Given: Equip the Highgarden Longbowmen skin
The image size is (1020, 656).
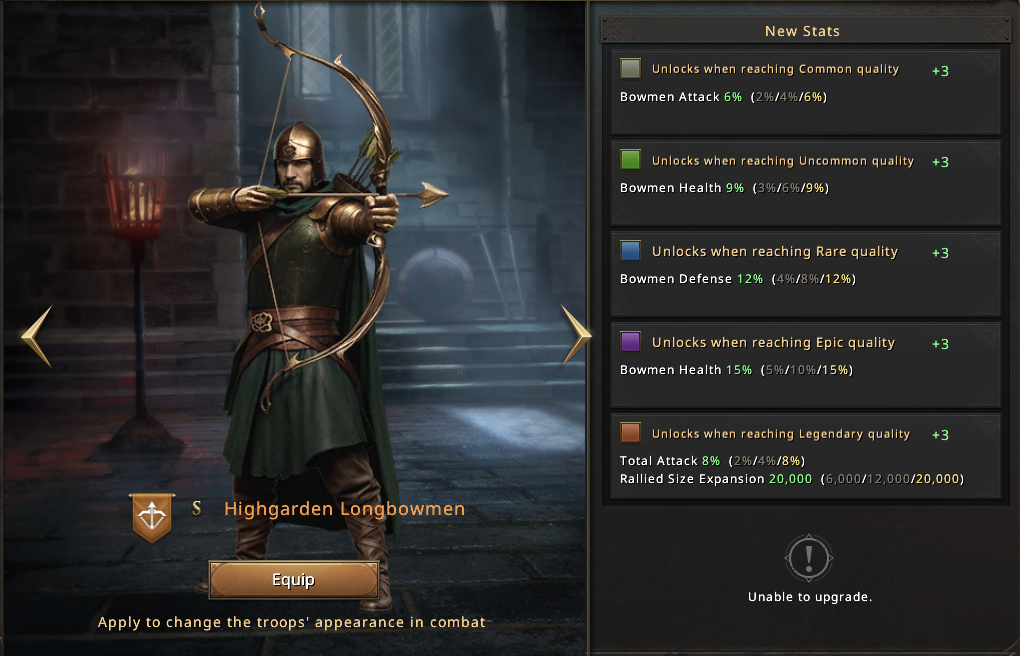Looking at the screenshot, I should coord(293,580).
